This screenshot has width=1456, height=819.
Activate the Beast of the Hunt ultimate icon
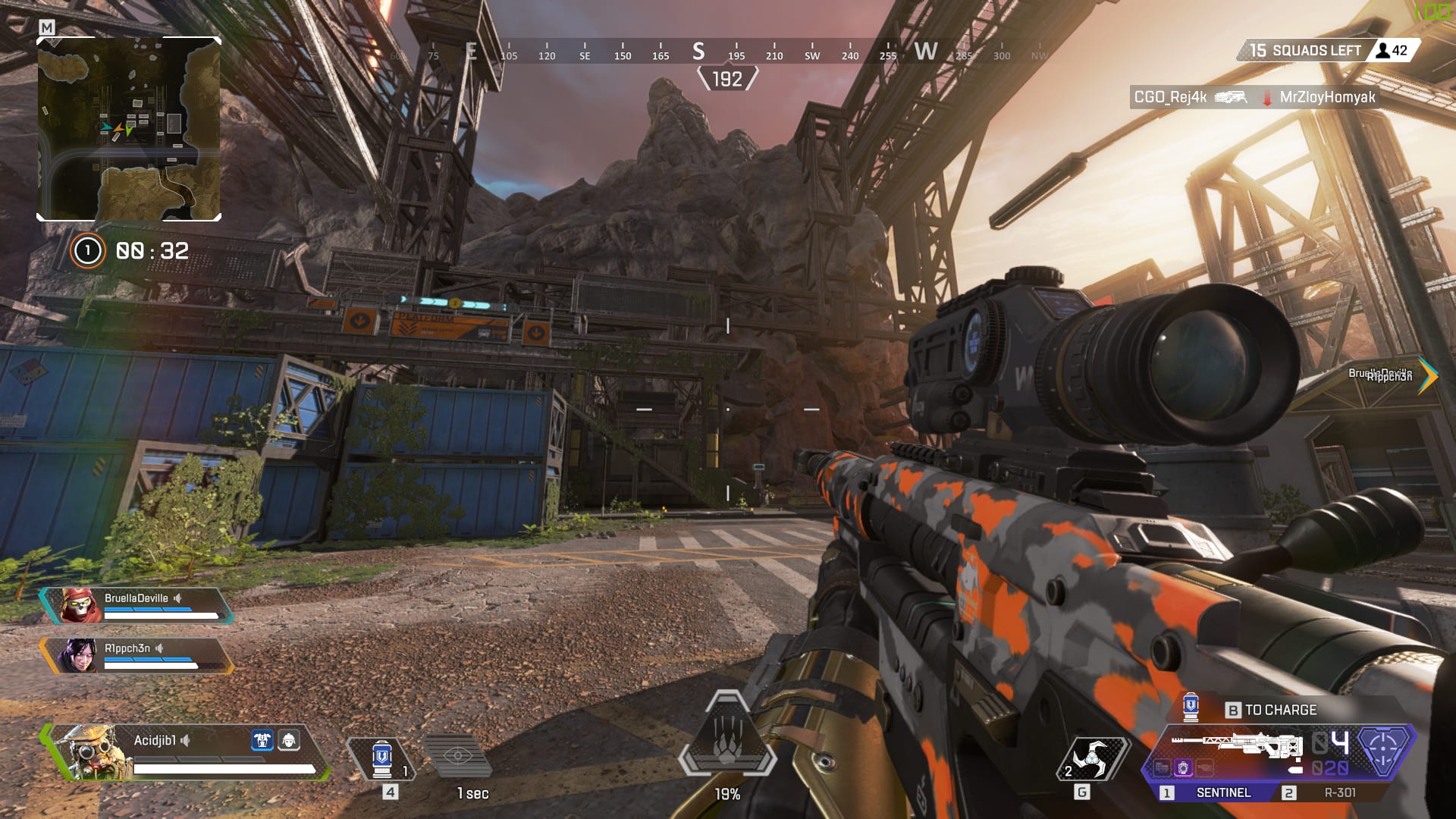pyautogui.click(x=727, y=736)
